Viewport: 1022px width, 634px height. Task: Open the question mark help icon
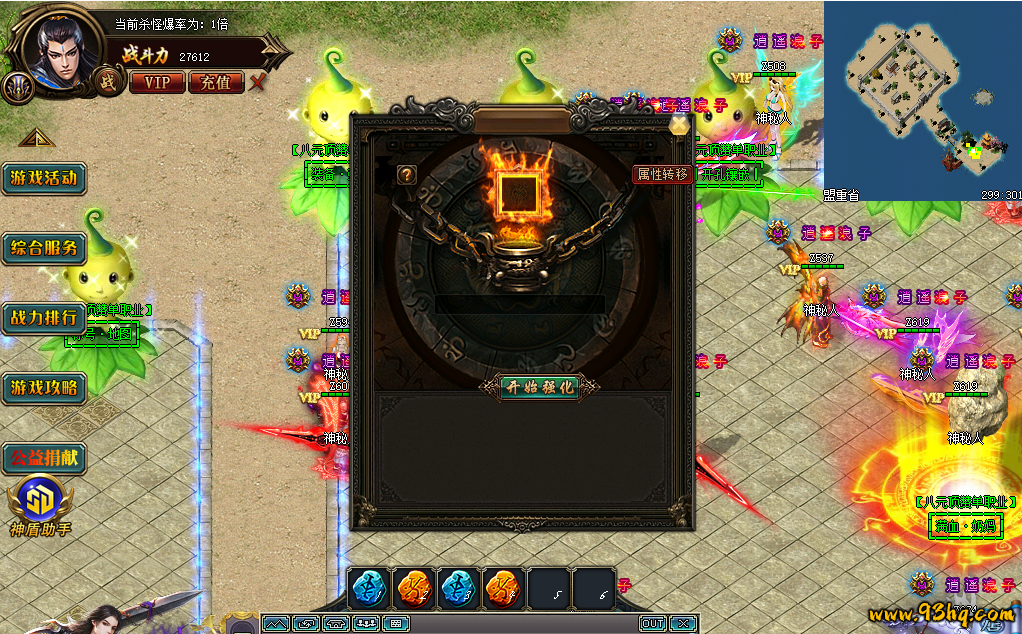pyautogui.click(x=407, y=175)
